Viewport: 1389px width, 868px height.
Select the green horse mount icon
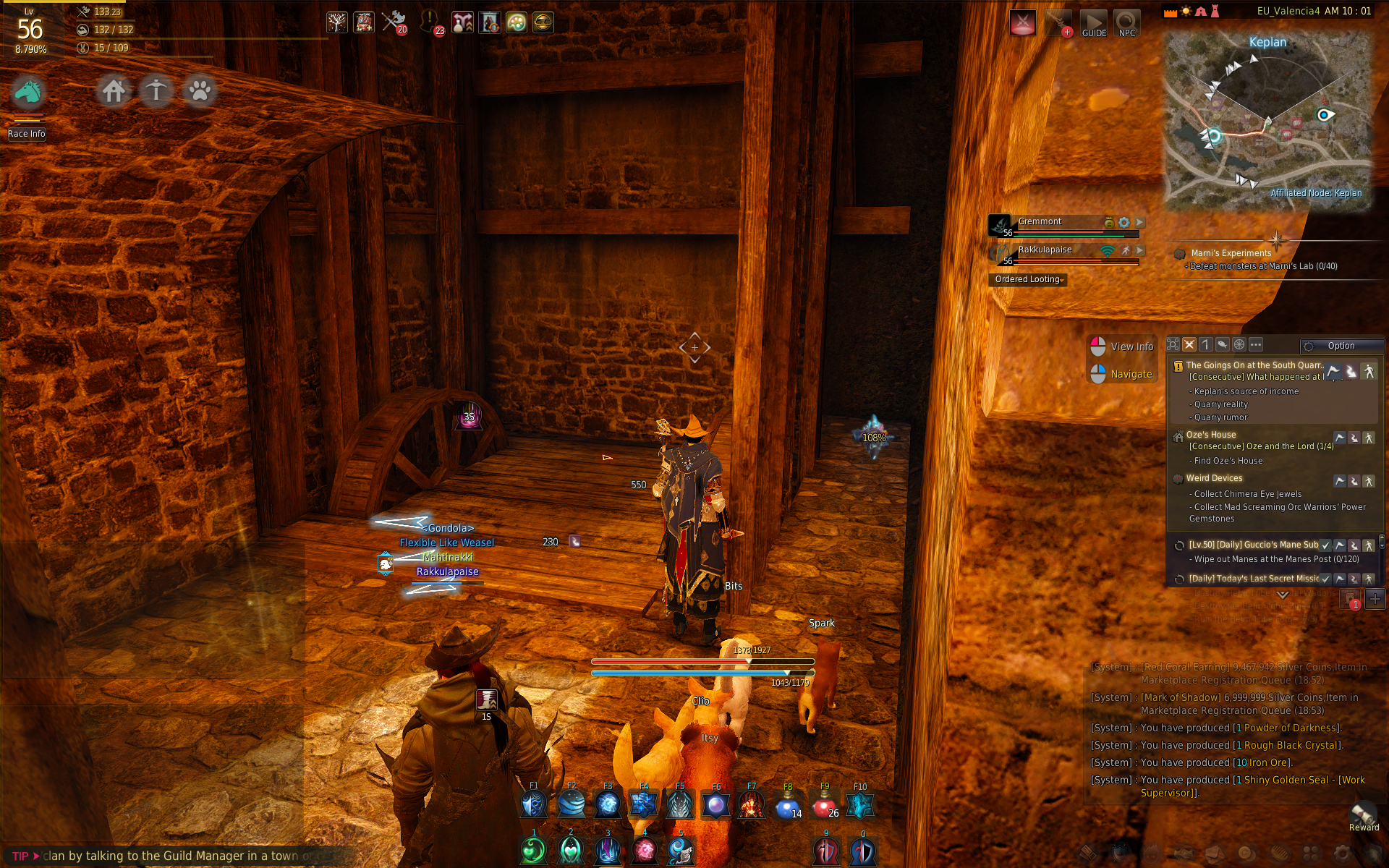pos(28,92)
